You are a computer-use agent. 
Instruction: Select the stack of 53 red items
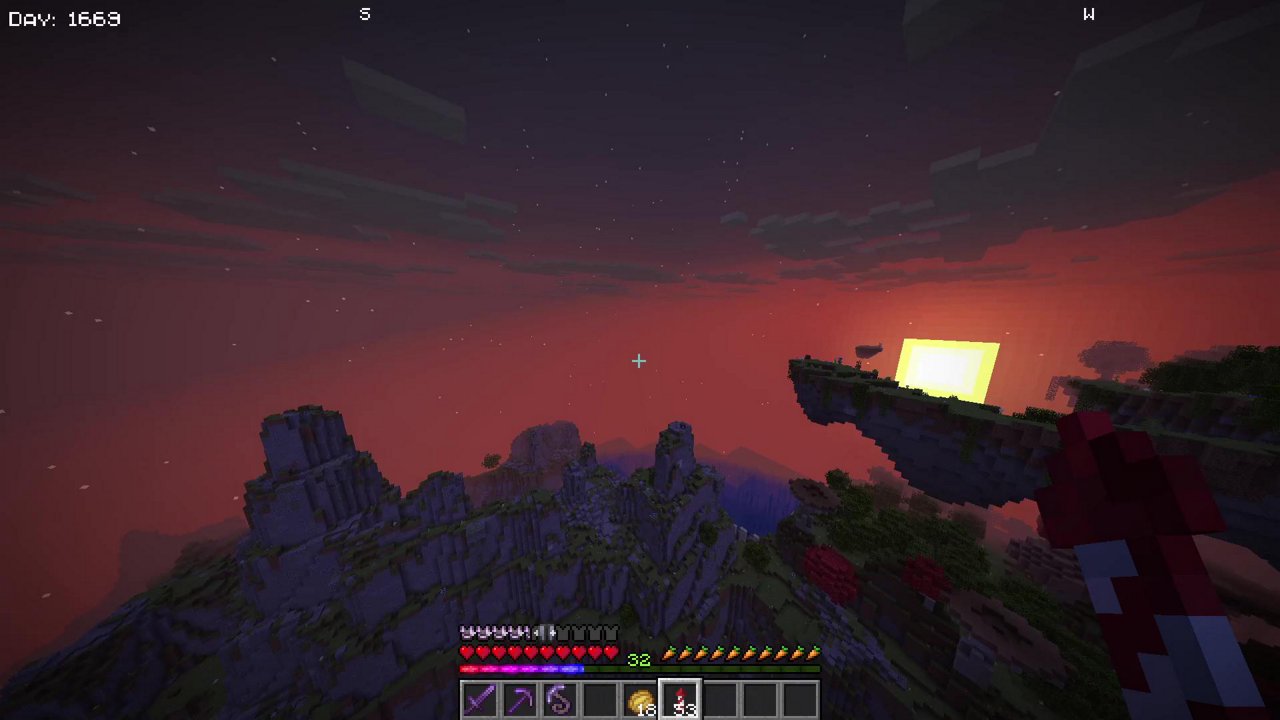point(681,699)
